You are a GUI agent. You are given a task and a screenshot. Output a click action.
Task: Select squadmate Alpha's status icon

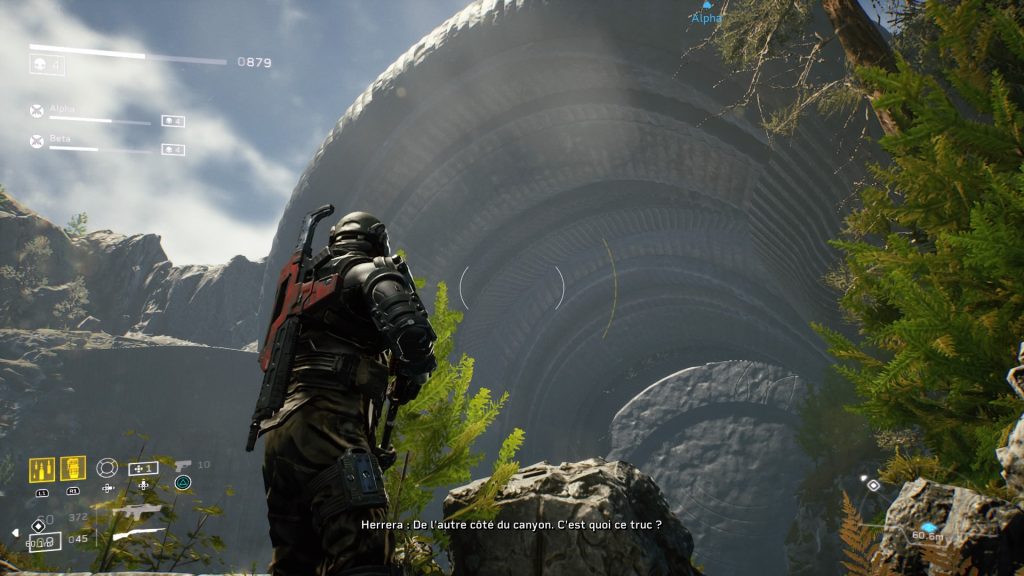[x=37, y=111]
